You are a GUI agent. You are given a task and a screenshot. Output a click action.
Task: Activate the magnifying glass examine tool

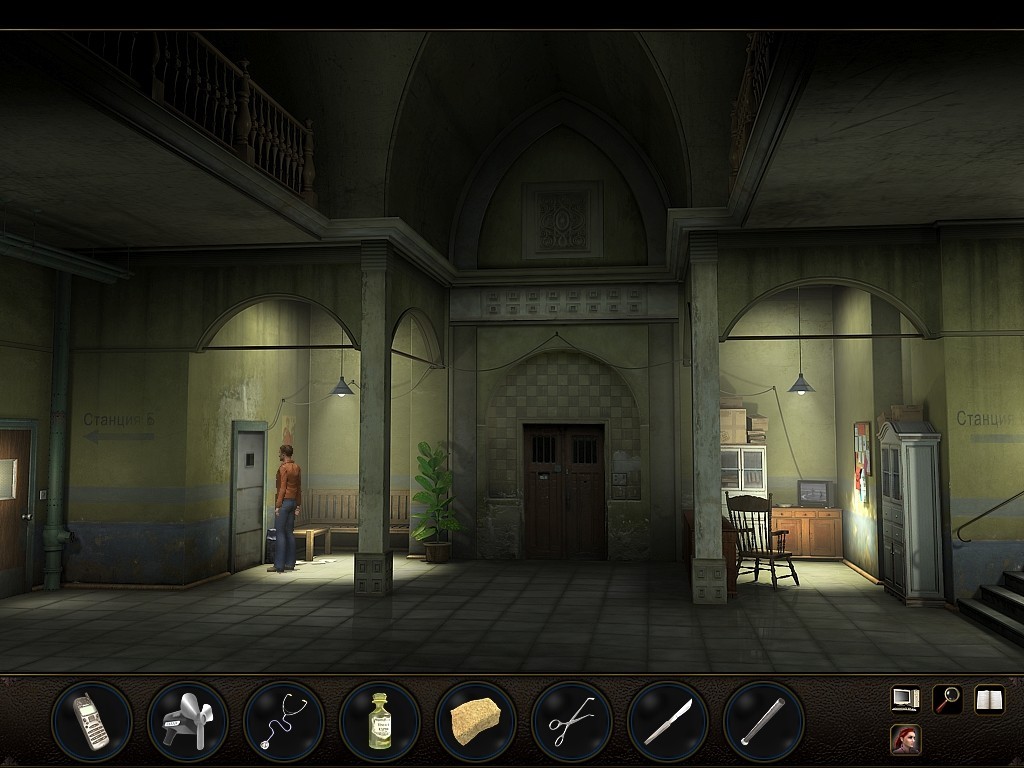947,699
